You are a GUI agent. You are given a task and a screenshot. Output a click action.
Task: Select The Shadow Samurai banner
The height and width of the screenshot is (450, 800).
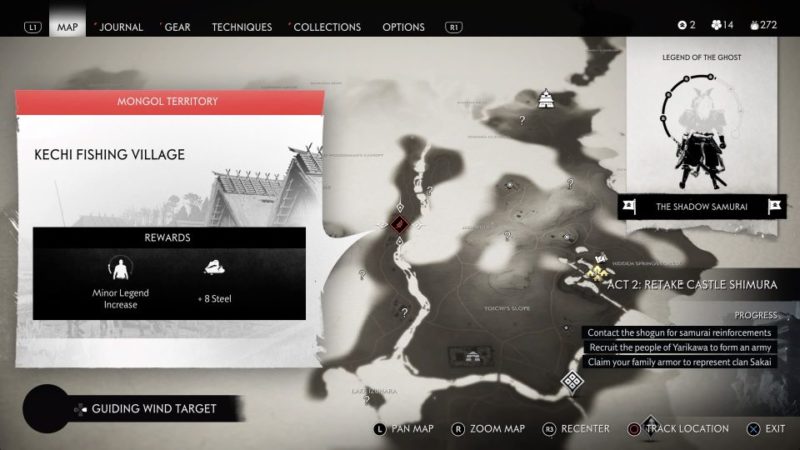coord(701,207)
